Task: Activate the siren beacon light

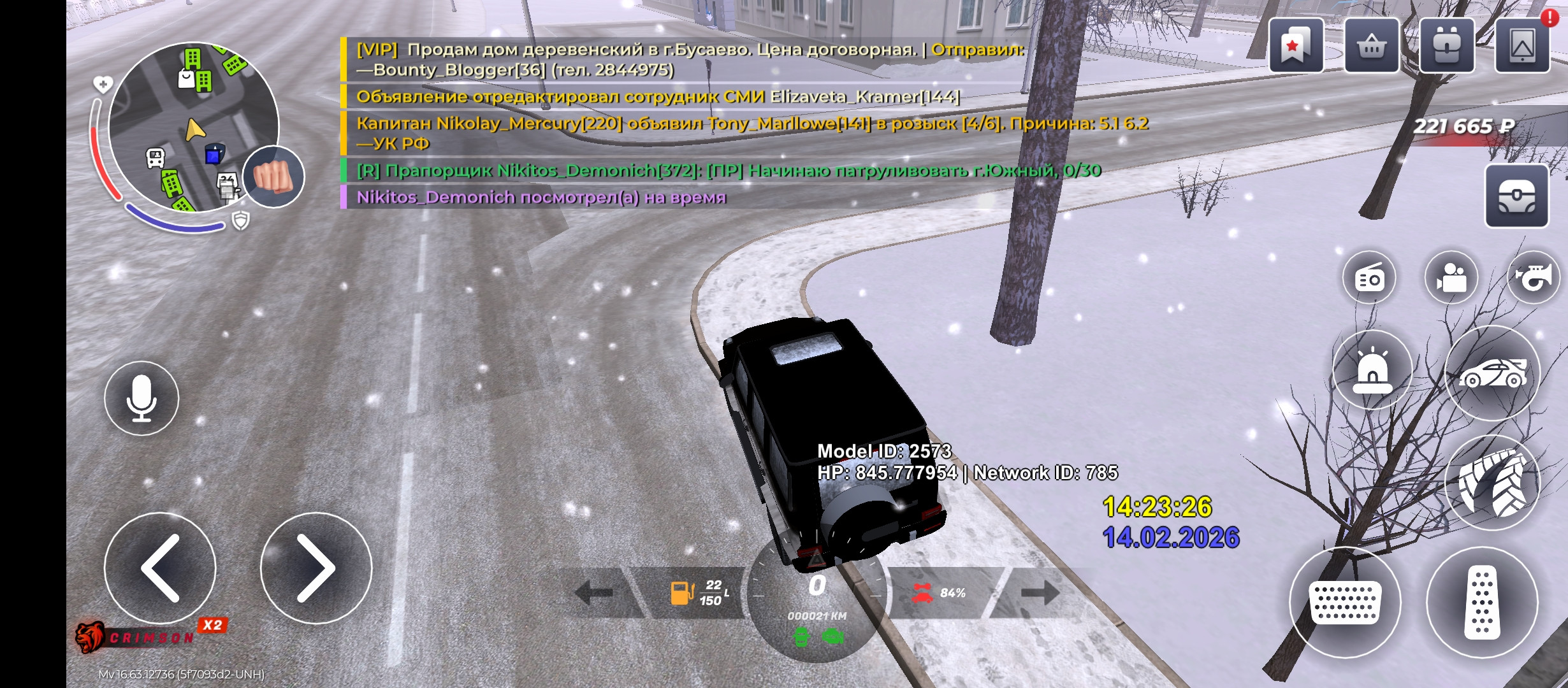Action: pos(1372,371)
